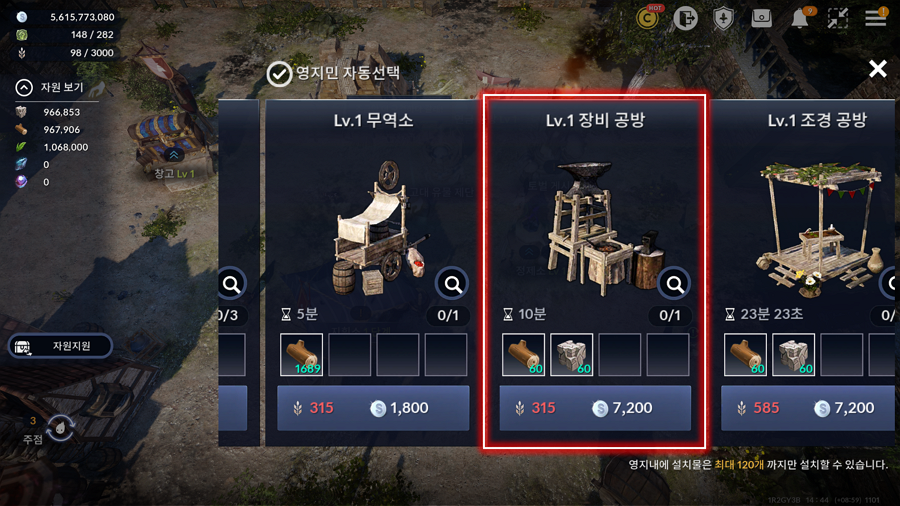The width and height of the screenshot is (900, 506).
Task: Inspect 장비 공방 with its magnifier button
Action: (675, 285)
